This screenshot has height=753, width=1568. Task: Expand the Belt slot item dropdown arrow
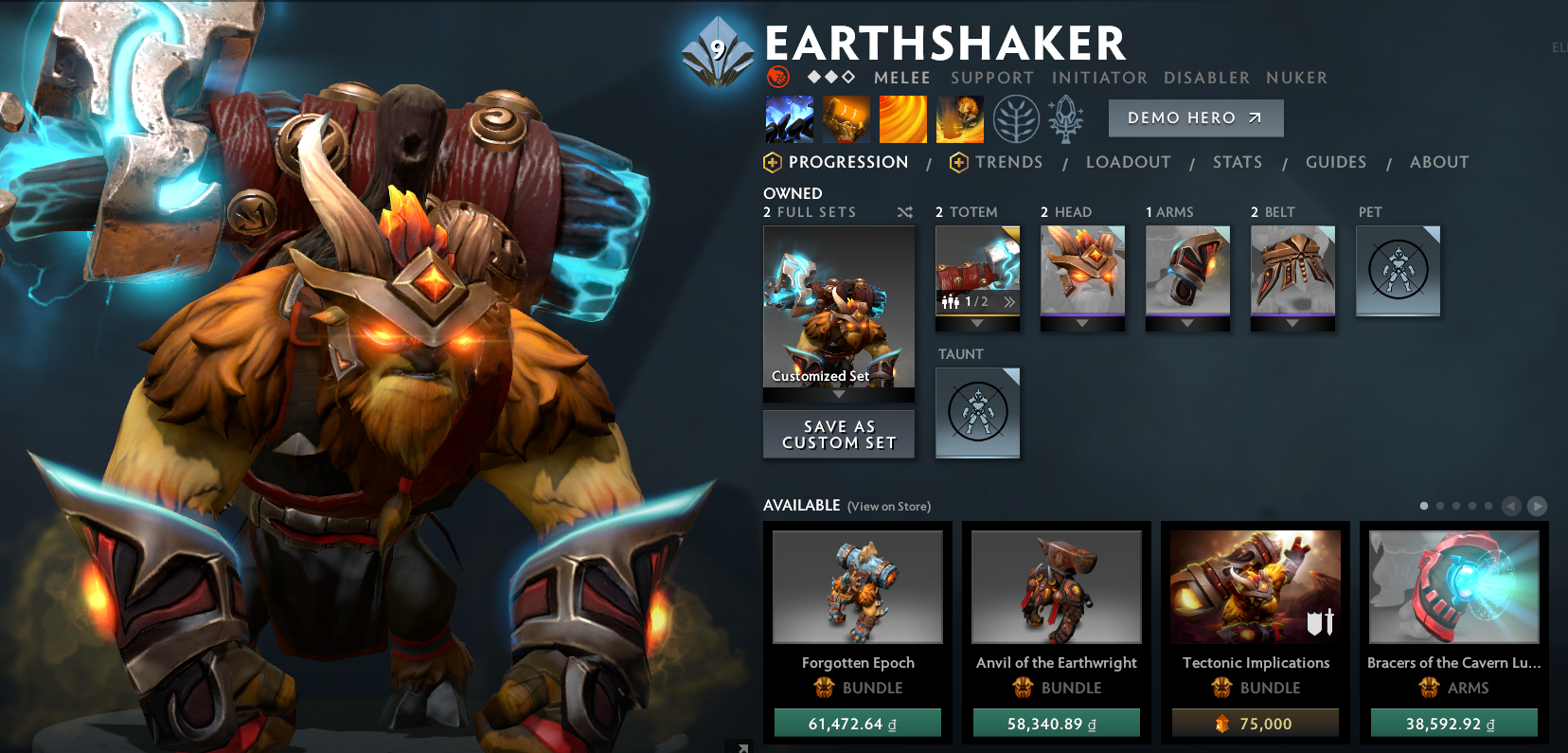click(x=1292, y=322)
